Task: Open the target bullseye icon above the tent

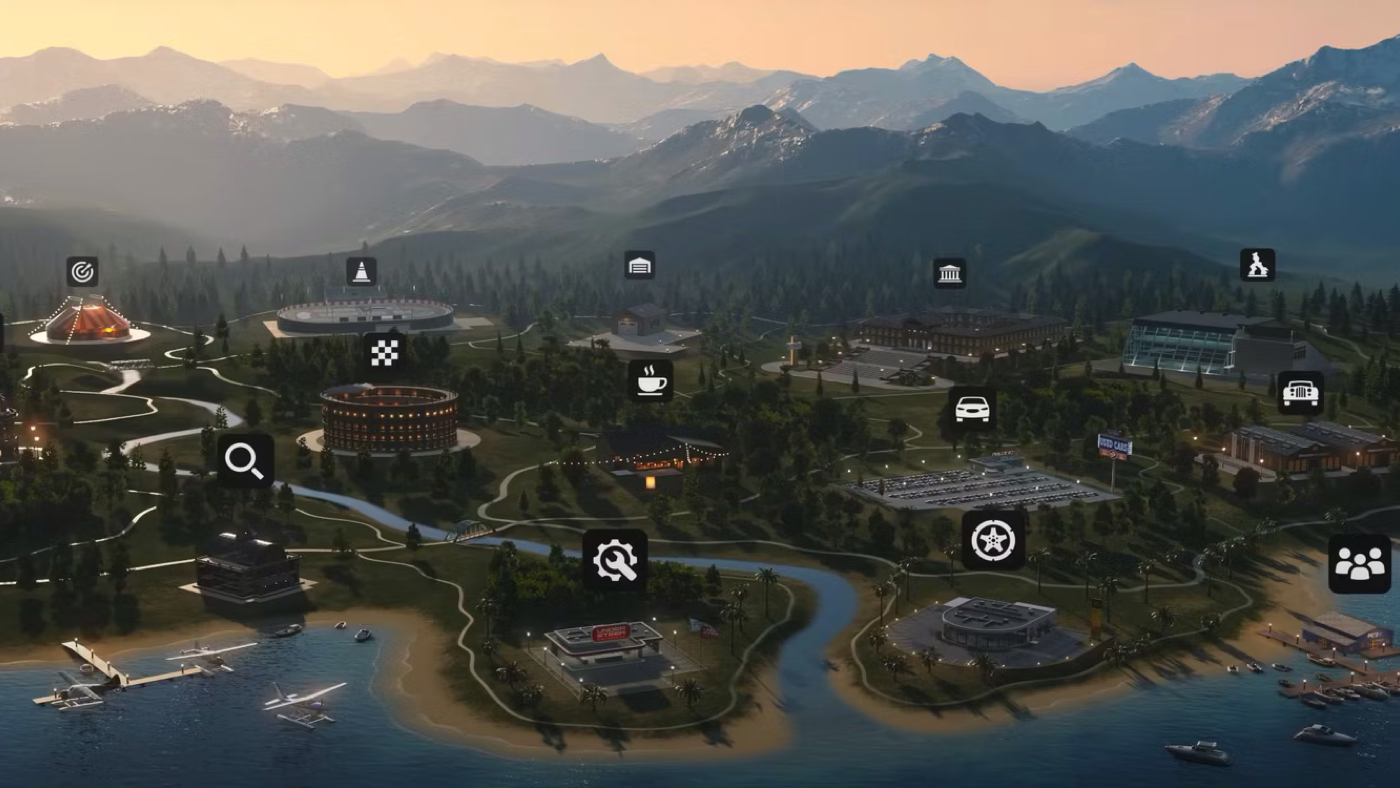Action: click(82, 271)
